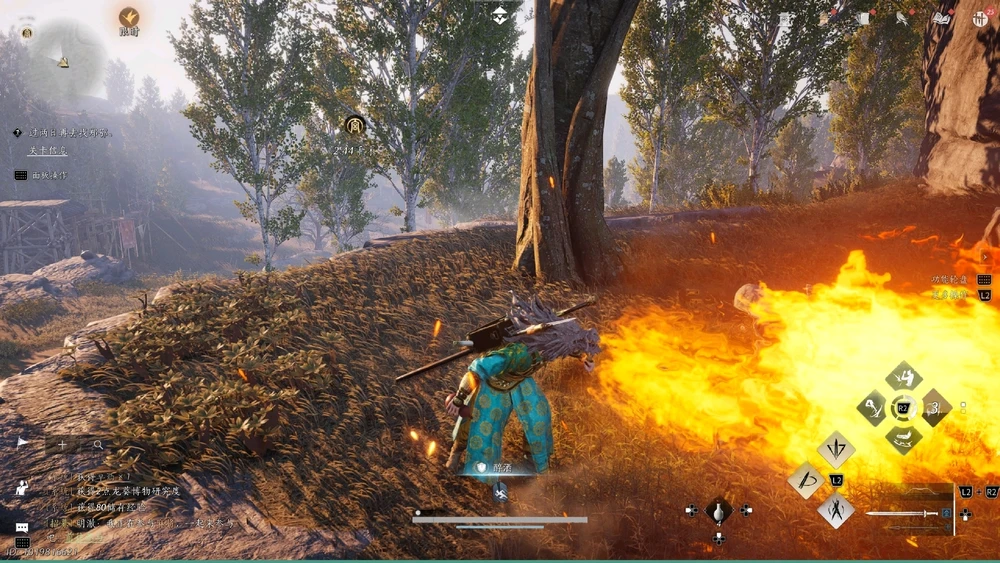Screen dimensions: 1000x563
Task: Click the circular gate waypoint marker
Action: click(x=355, y=125)
